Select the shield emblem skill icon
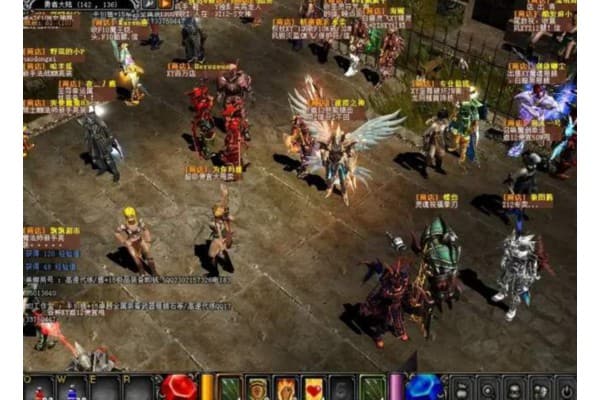This screenshot has height=400, width=600. [258, 388]
